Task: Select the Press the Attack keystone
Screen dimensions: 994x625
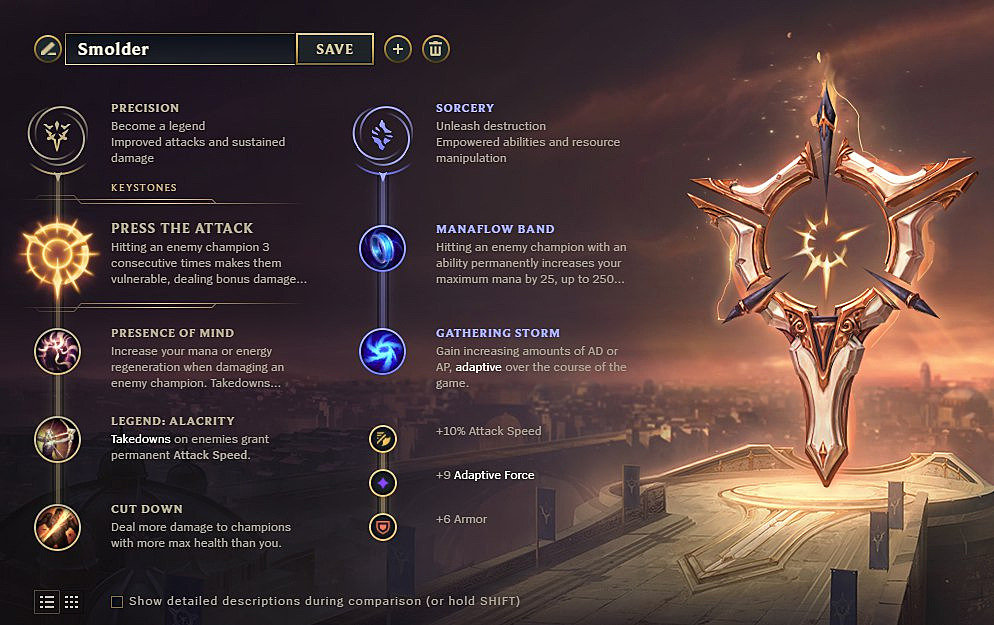Action: [x=58, y=254]
